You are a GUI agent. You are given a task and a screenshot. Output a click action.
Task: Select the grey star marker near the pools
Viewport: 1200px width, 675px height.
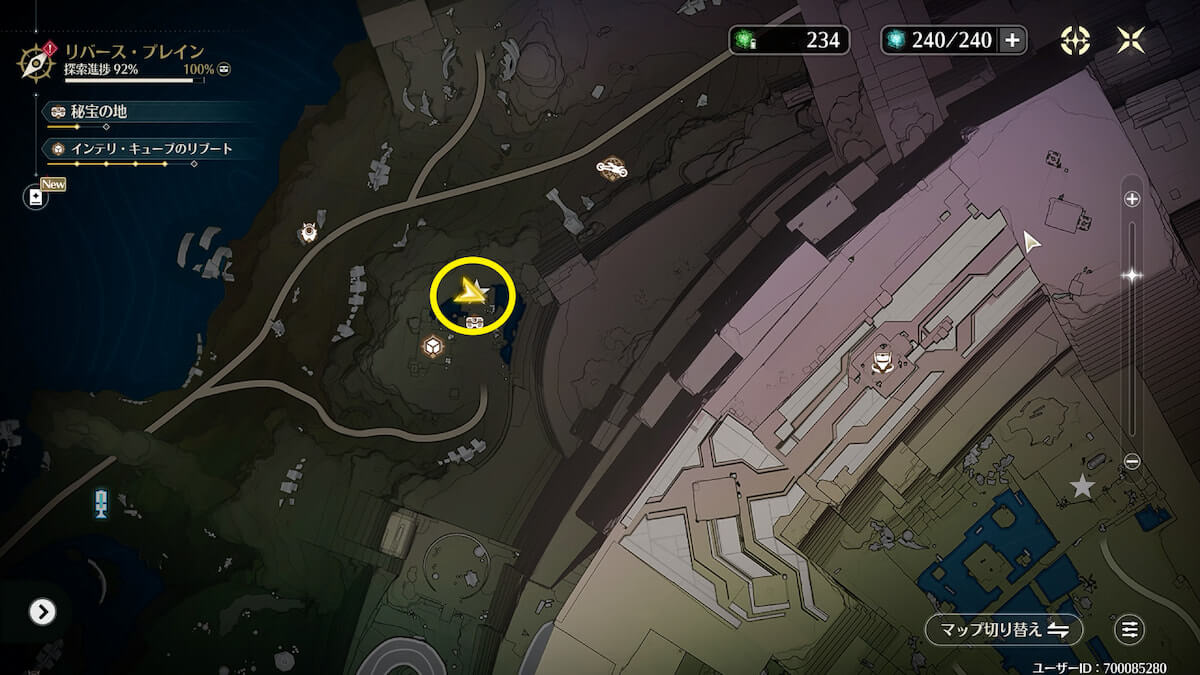point(1082,487)
